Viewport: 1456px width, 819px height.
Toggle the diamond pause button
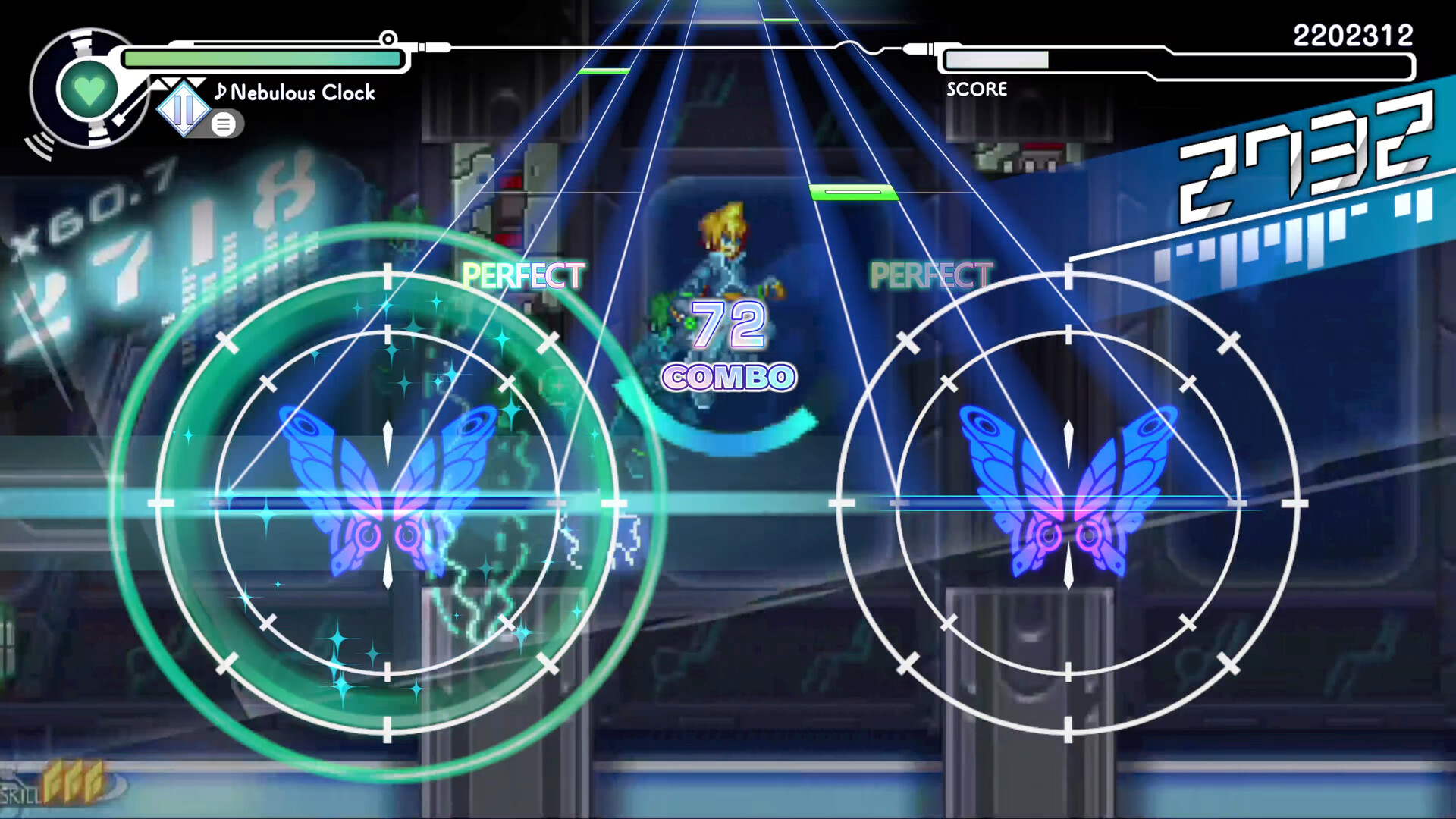184,110
